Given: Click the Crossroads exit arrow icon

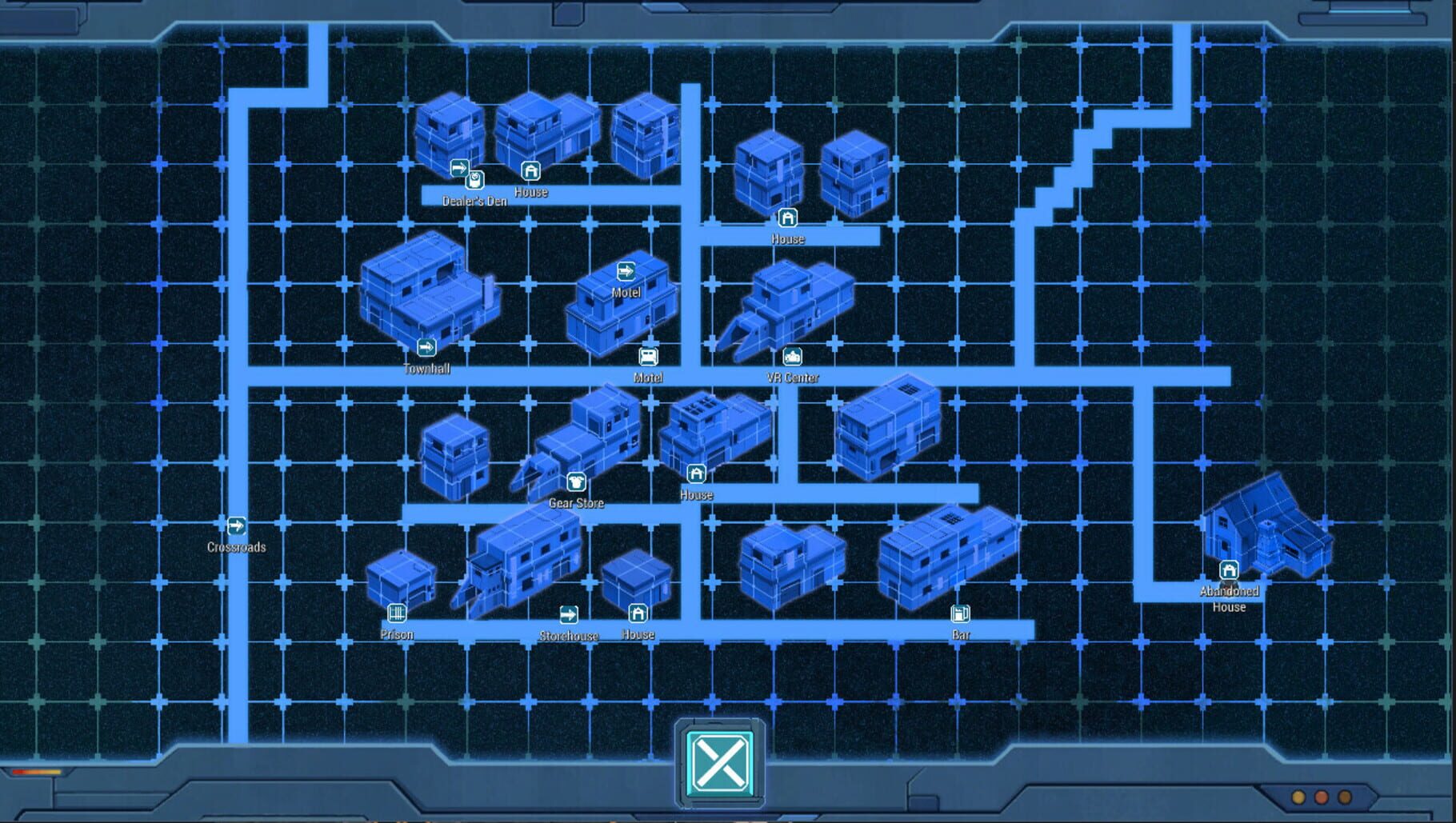Looking at the screenshot, I should pos(237,525).
